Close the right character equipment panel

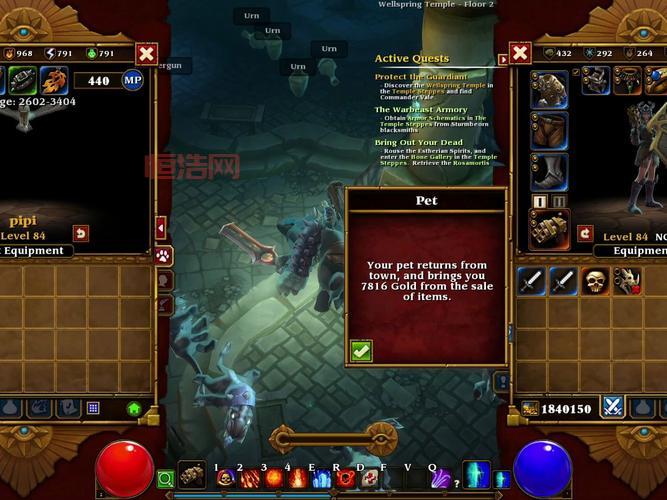tap(519, 54)
